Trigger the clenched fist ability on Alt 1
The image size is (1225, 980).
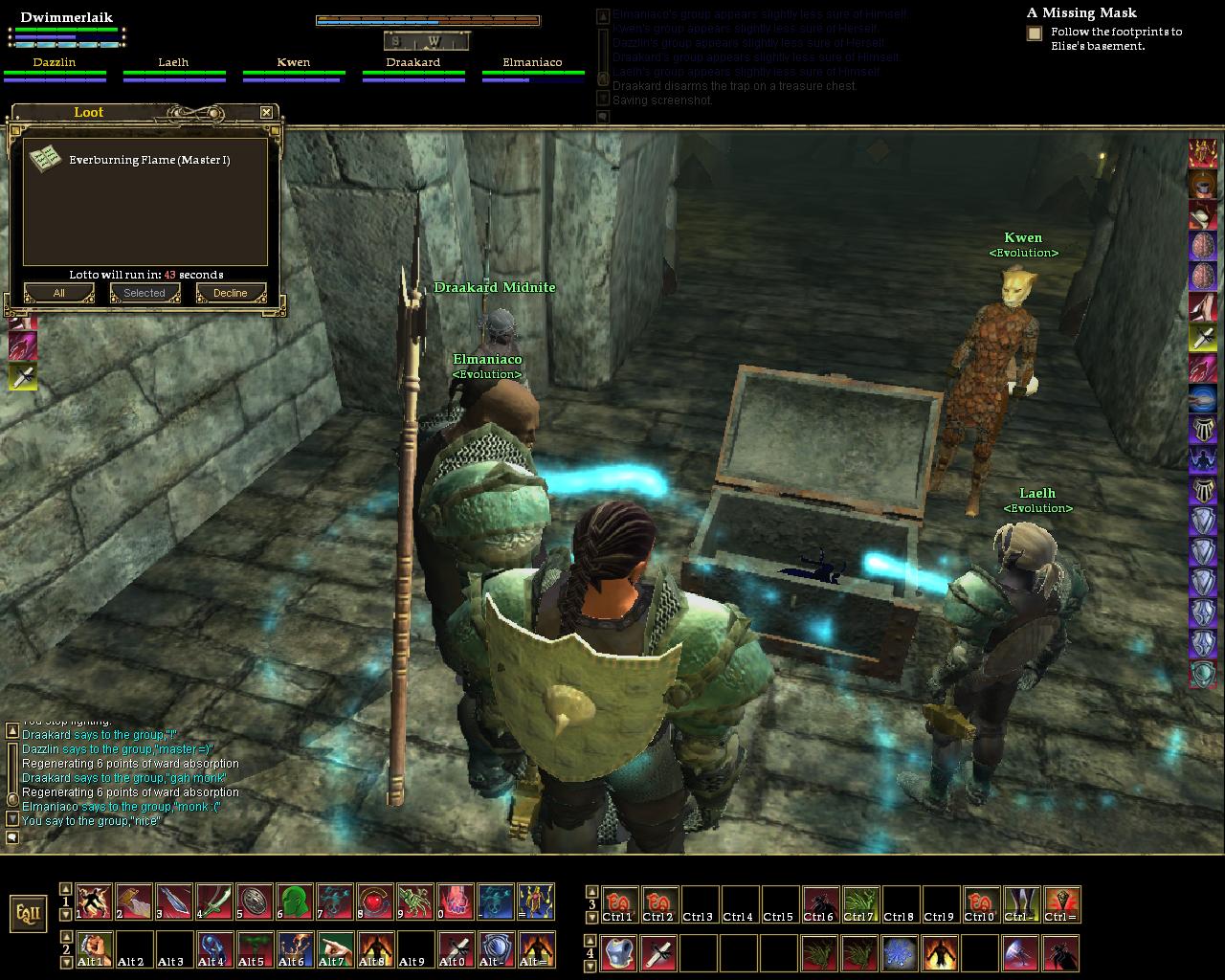(93, 950)
